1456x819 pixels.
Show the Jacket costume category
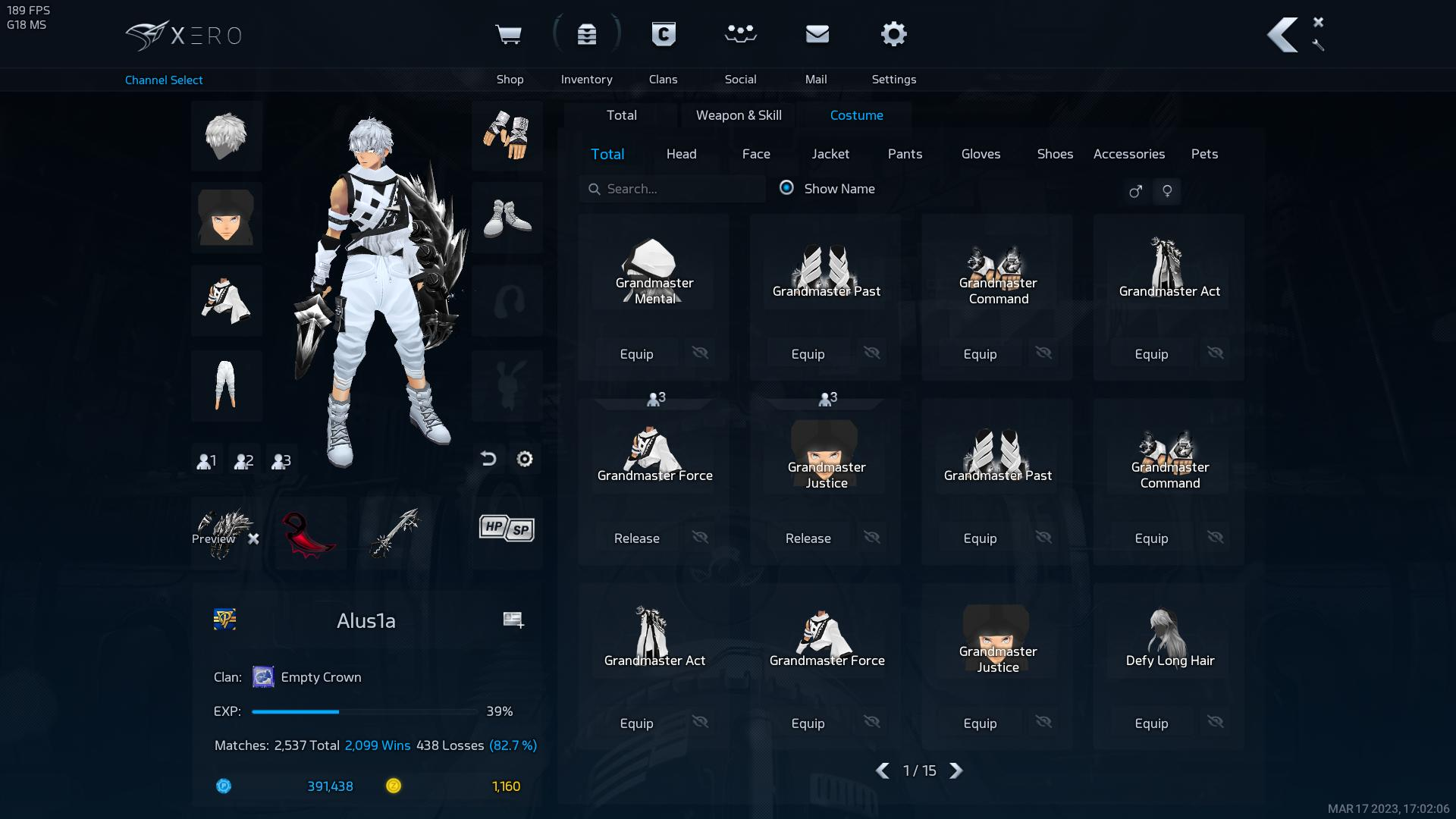pyautogui.click(x=830, y=154)
